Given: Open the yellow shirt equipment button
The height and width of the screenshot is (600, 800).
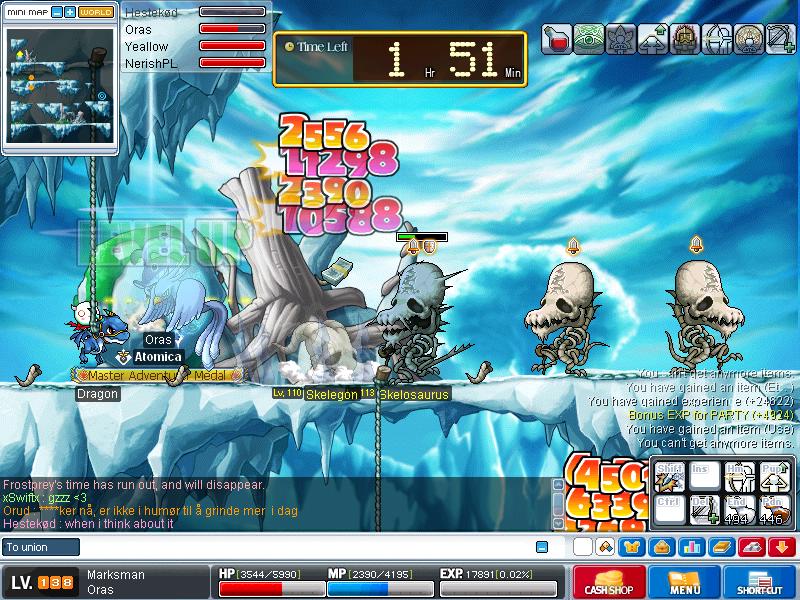Looking at the screenshot, I should (x=634, y=547).
